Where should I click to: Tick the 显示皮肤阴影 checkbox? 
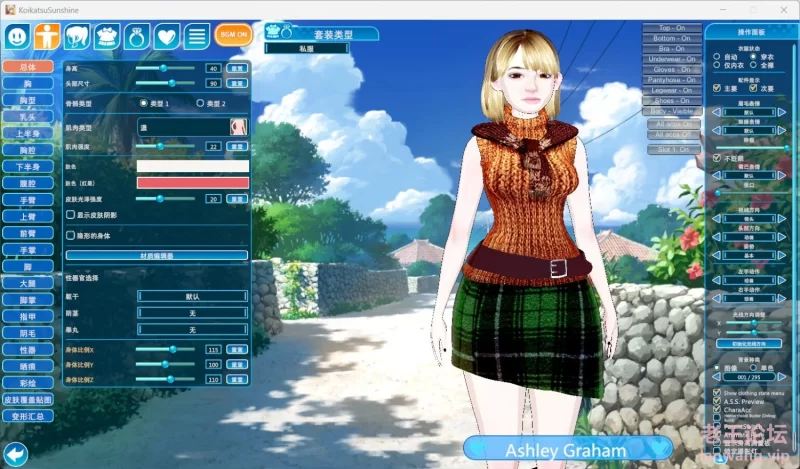69,214
